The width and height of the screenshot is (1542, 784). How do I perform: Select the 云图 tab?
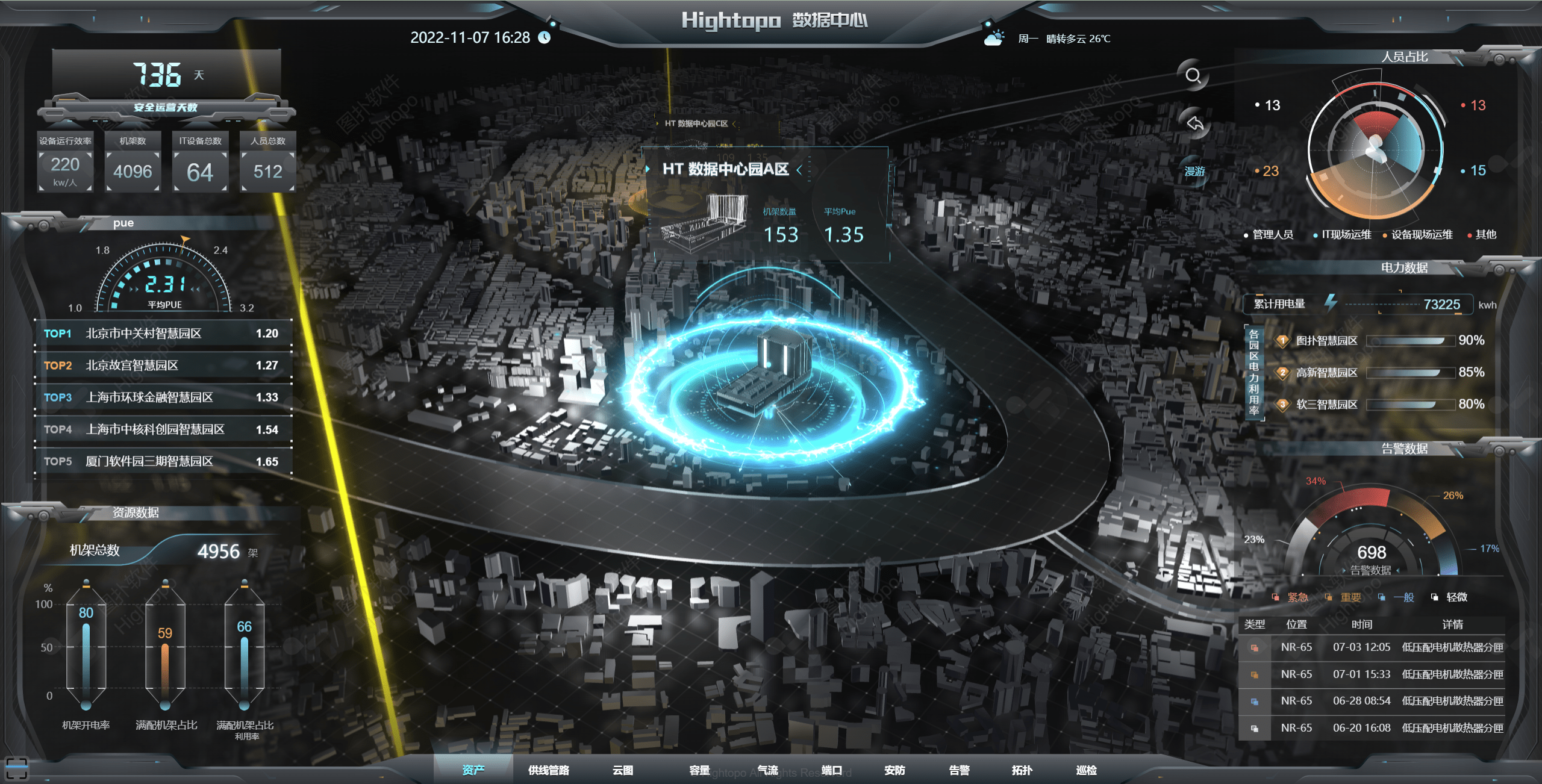623,770
